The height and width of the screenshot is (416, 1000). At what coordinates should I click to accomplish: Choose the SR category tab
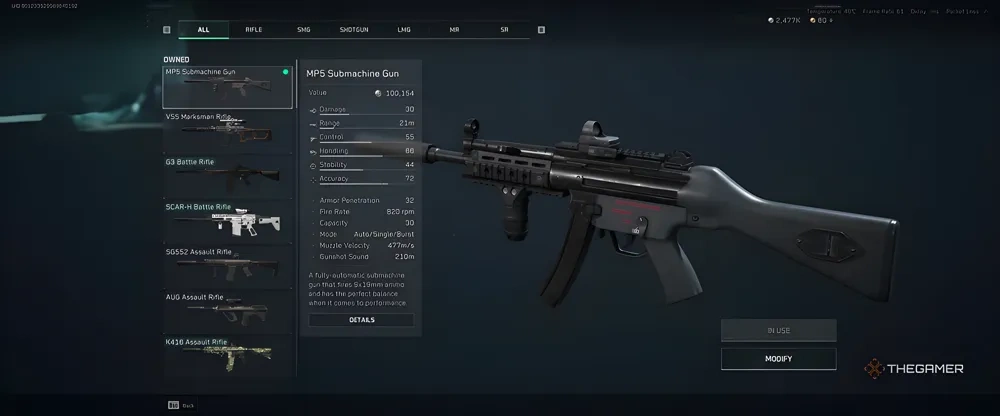pos(504,30)
